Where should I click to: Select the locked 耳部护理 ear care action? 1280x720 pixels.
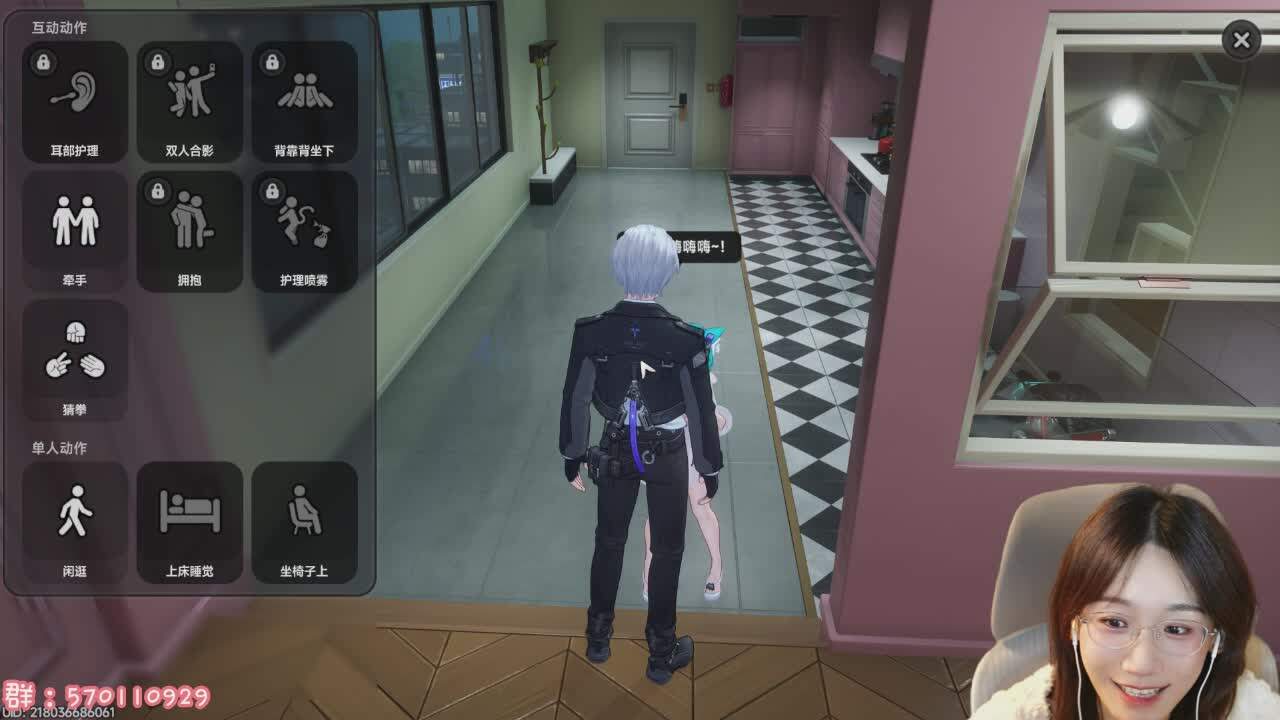tap(75, 102)
